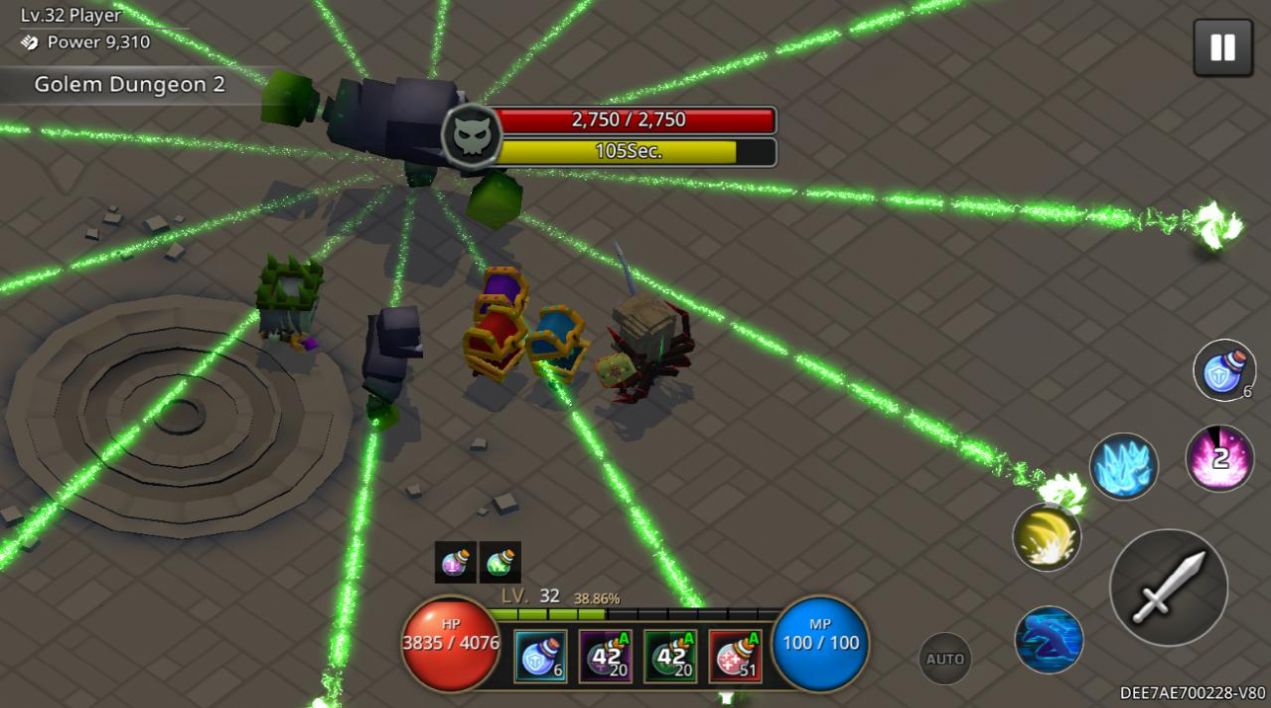
Task: Use the blue shield potion hotbar slot
Action: [540, 656]
